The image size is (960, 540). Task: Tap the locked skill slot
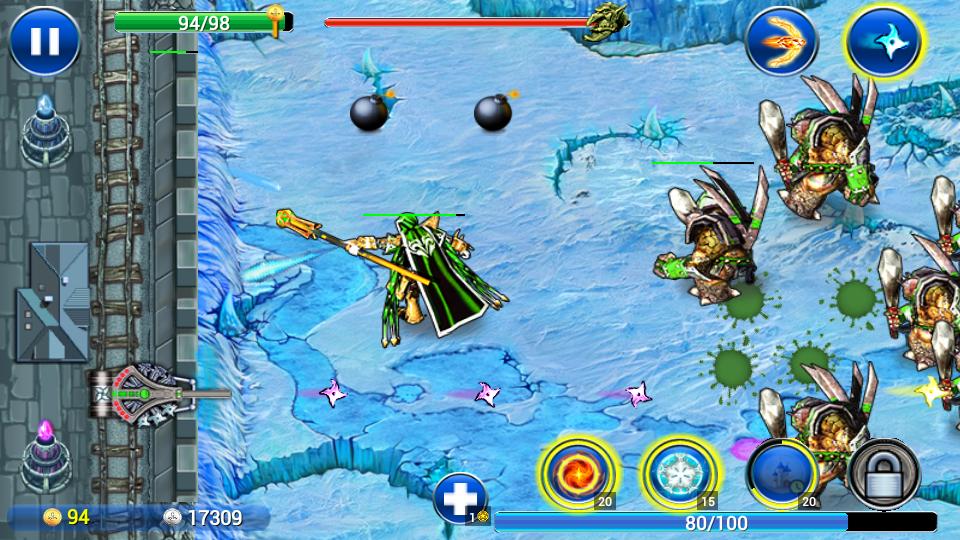click(884, 474)
